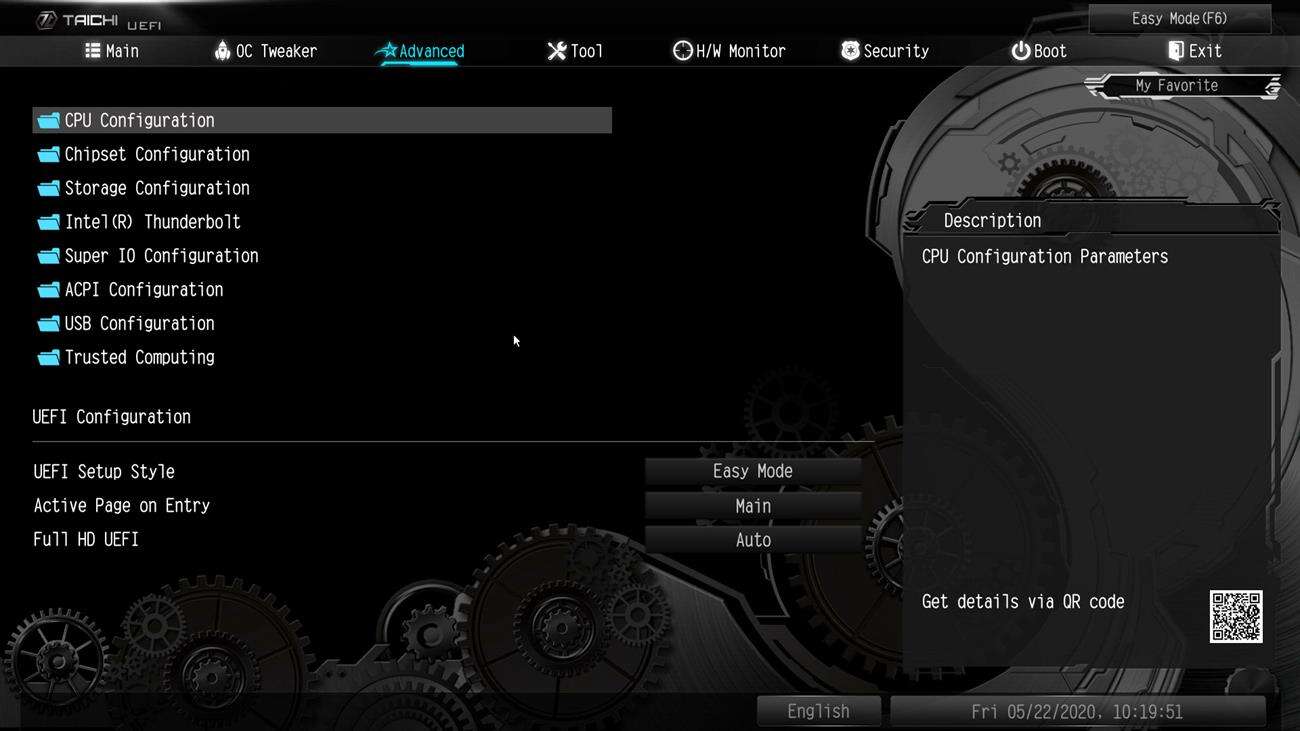Screen dimensions: 1300x731
Task: Open the Security tab
Action: coord(885,51)
